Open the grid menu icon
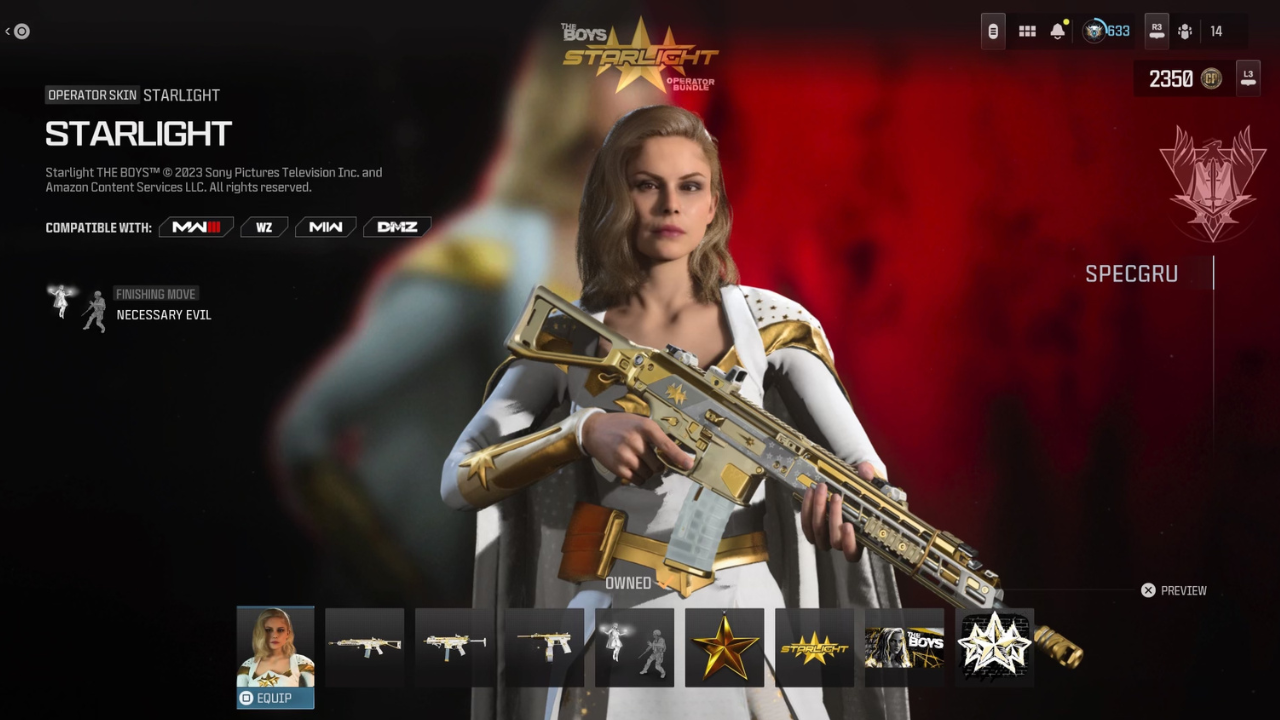Viewport: 1280px width, 720px height. pyautogui.click(x=1027, y=31)
